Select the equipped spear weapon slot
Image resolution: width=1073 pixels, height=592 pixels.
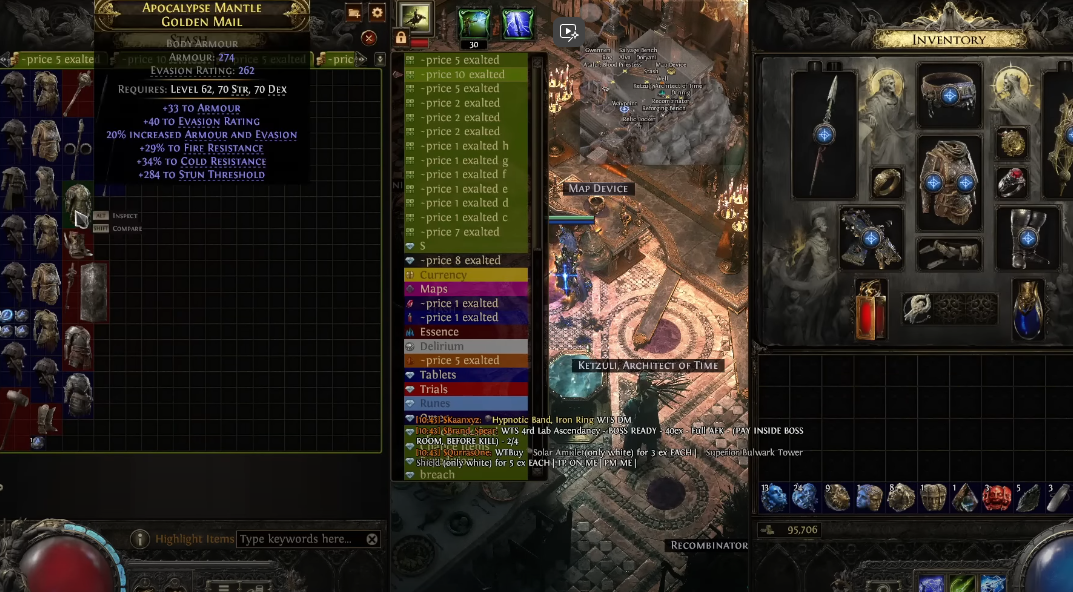(x=824, y=134)
